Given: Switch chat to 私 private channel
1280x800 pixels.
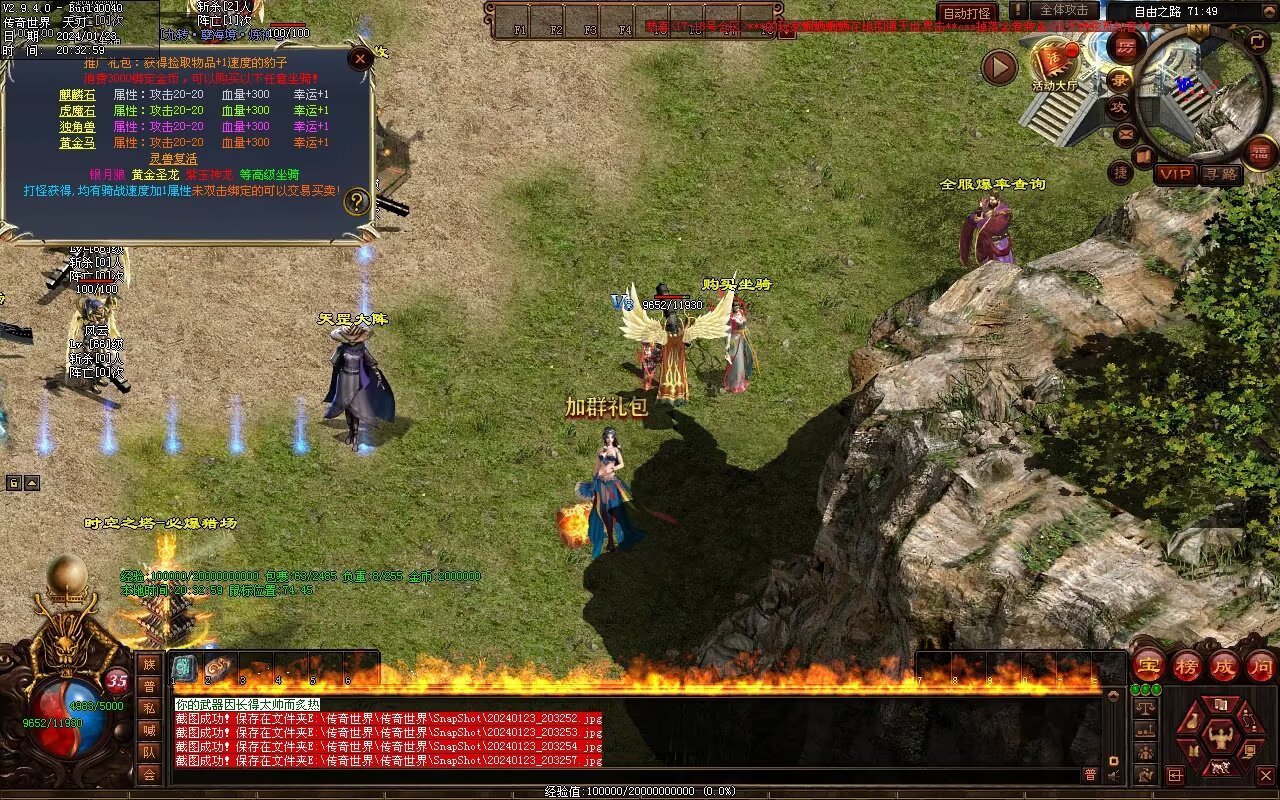Looking at the screenshot, I should (x=149, y=708).
